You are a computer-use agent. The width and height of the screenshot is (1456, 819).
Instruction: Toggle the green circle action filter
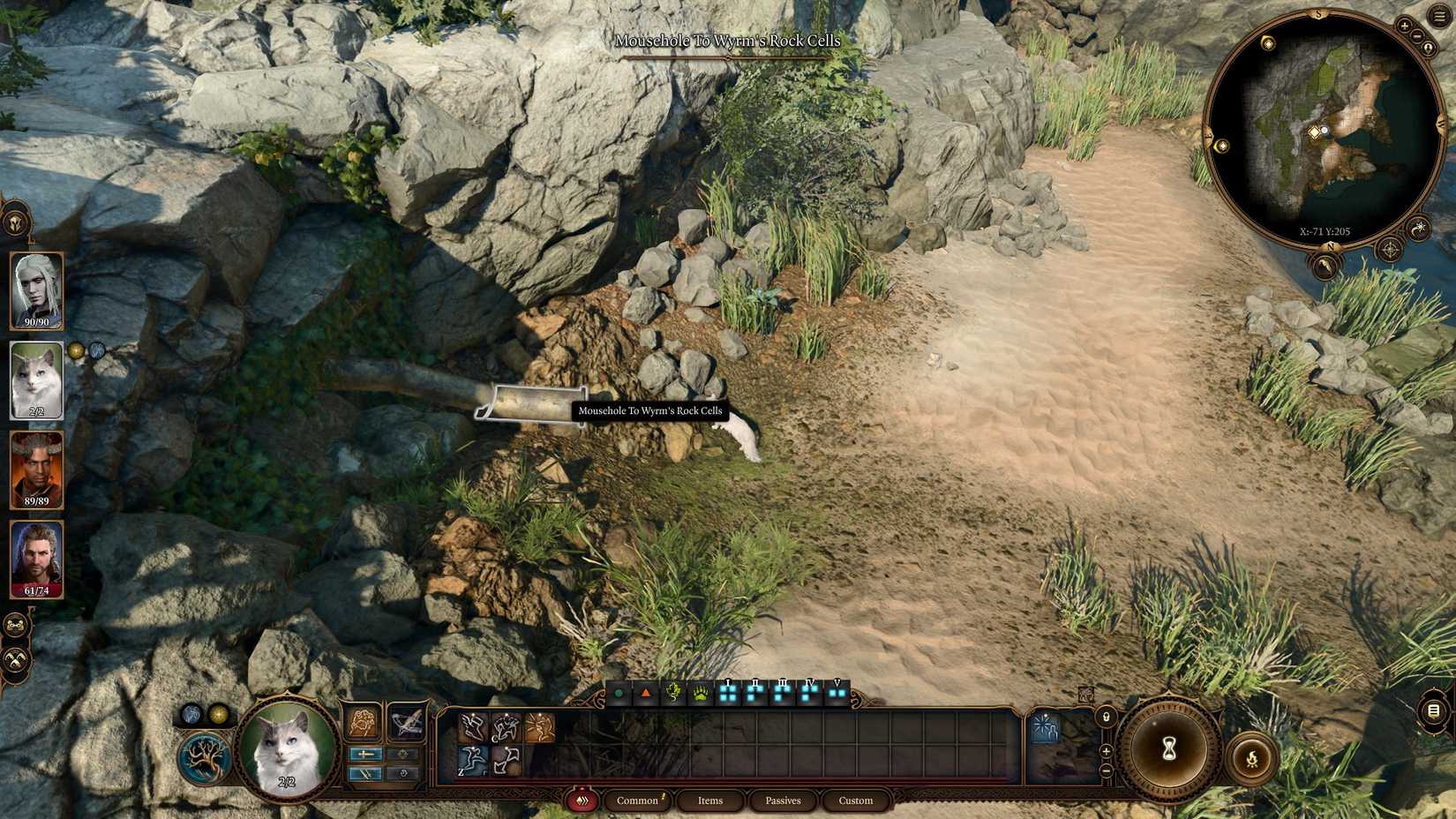[619, 692]
